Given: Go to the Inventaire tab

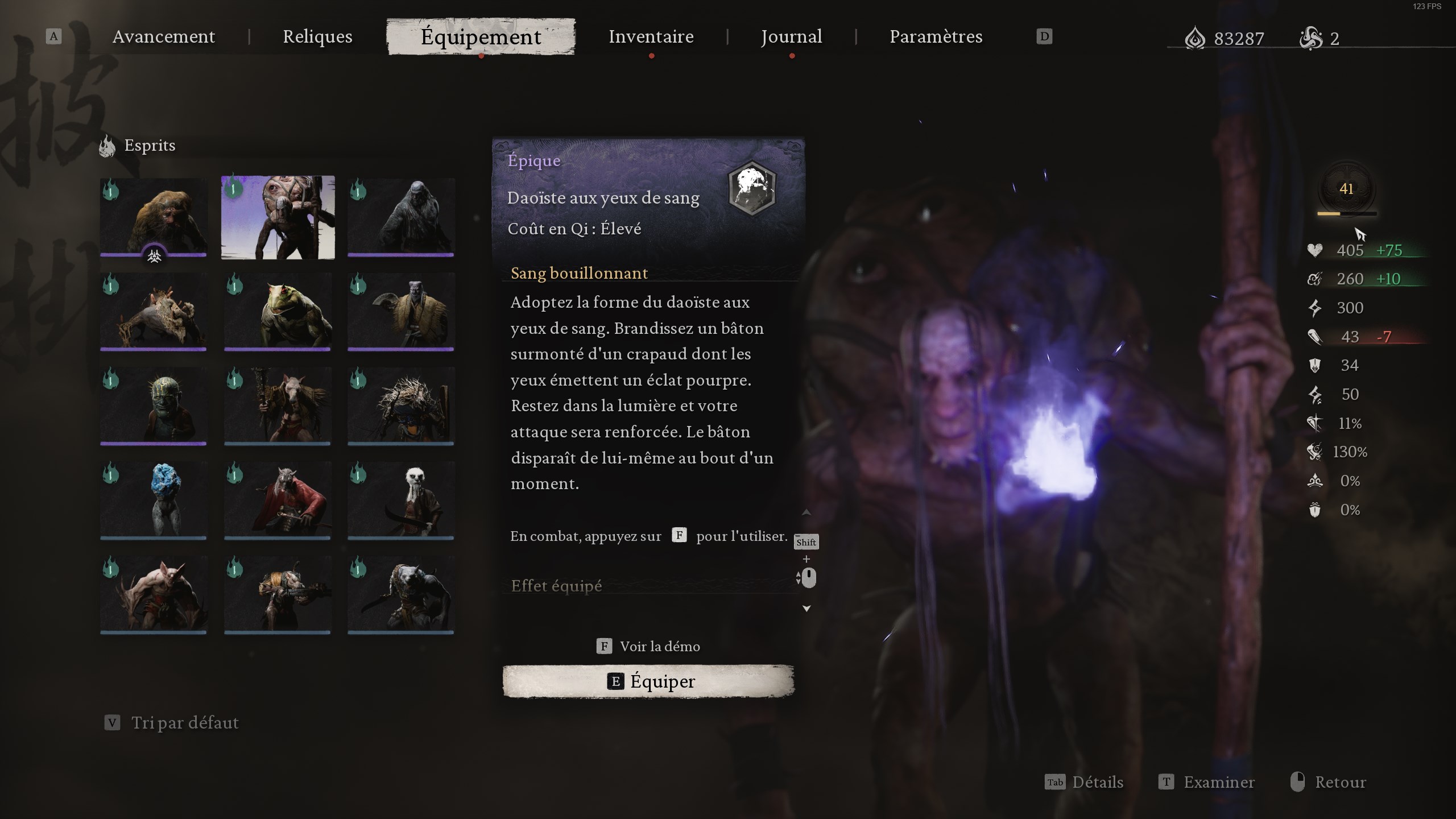Looking at the screenshot, I should [651, 37].
